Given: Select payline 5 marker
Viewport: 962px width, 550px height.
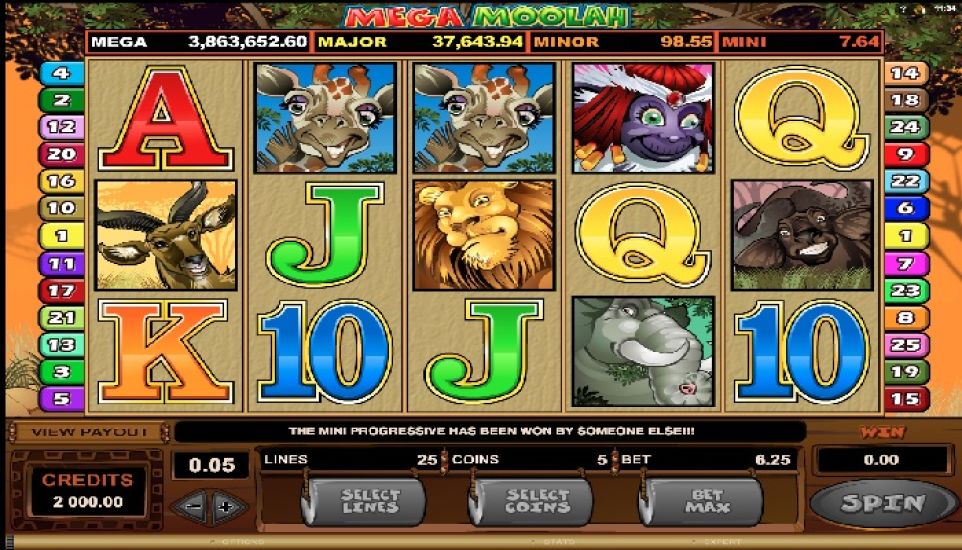Looking at the screenshot, I should click(61, 399).
